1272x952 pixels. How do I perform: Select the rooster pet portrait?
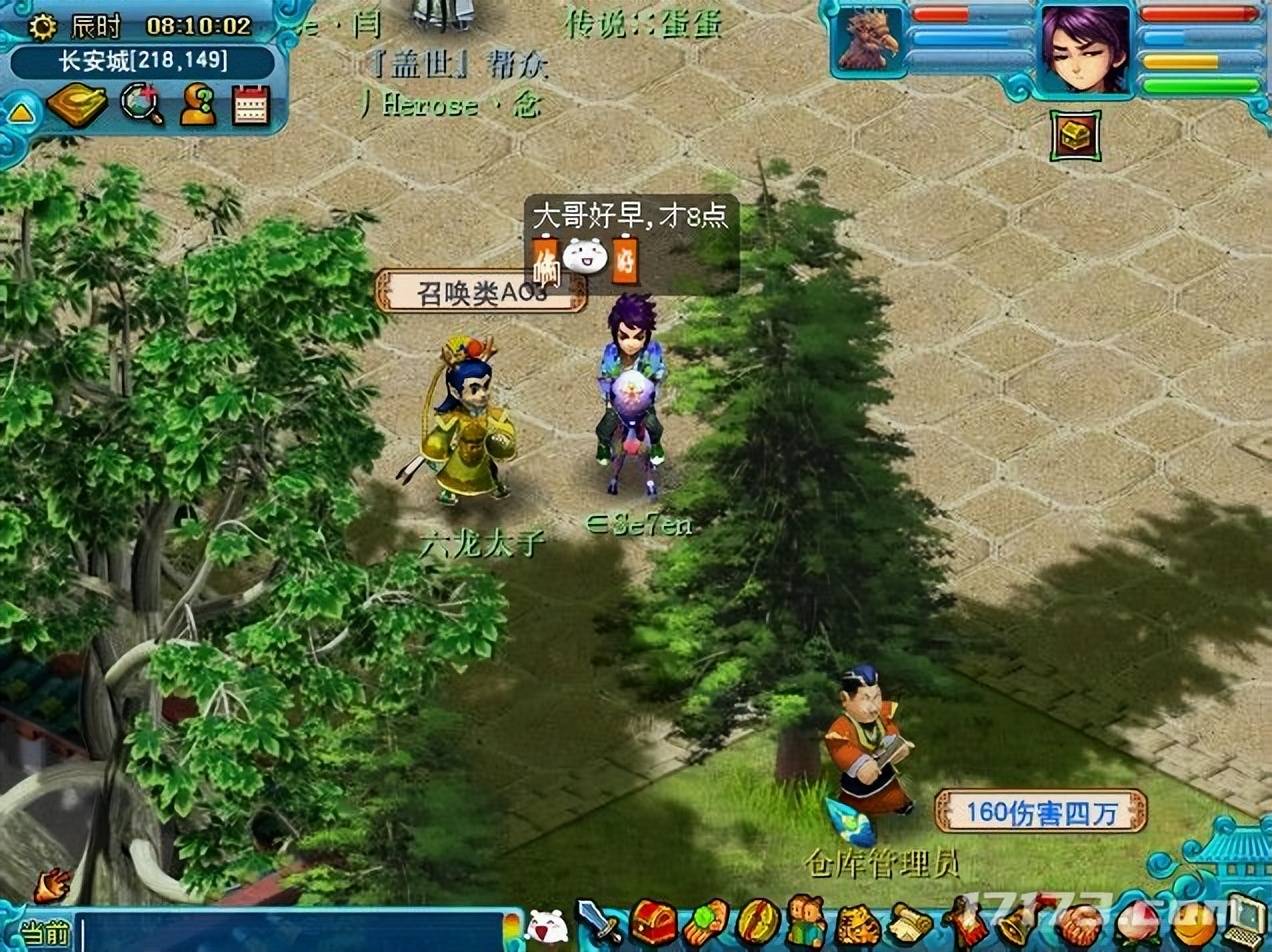click(868, 42)
